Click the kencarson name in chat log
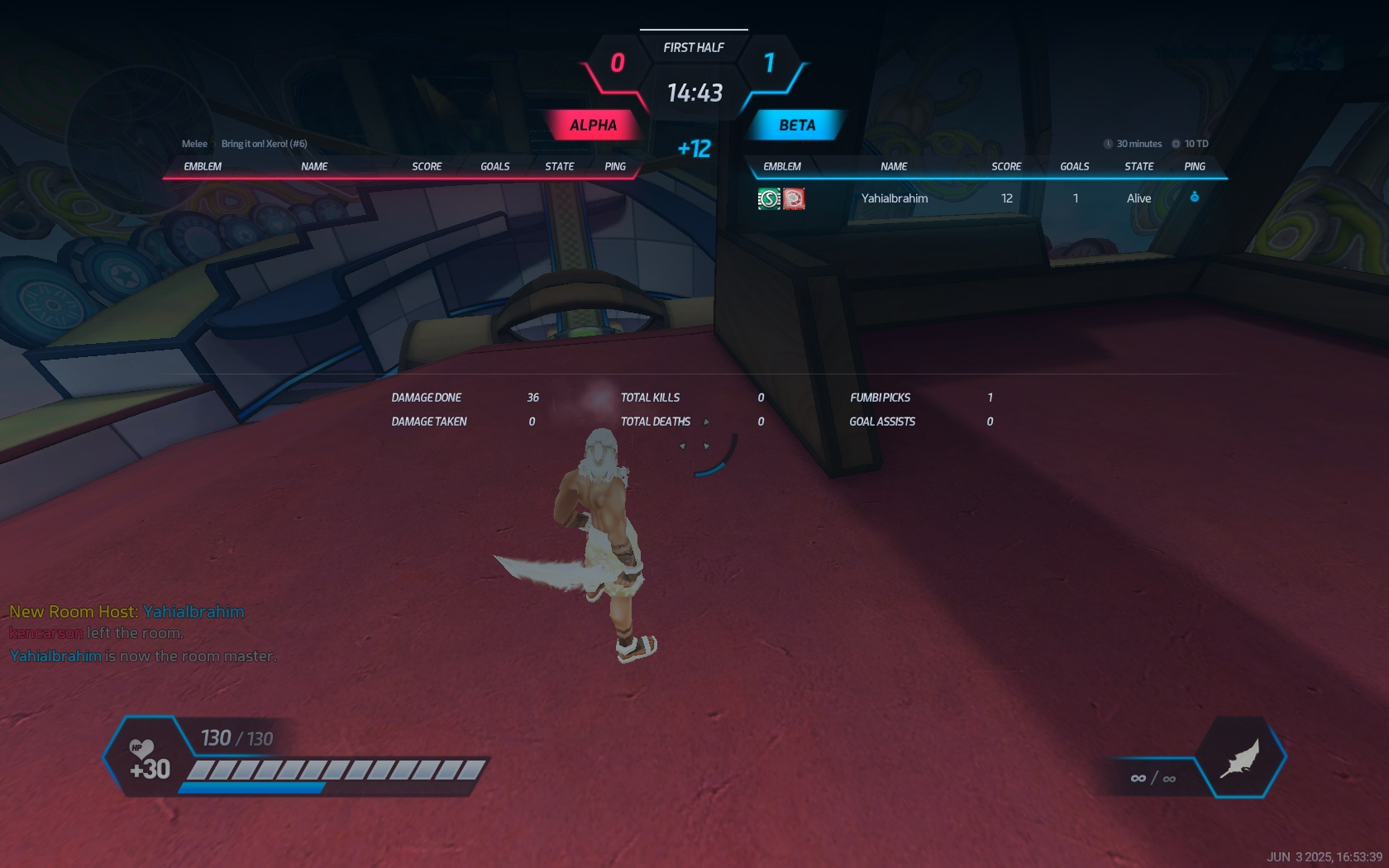1389x868 pixels. pos(46,633)
